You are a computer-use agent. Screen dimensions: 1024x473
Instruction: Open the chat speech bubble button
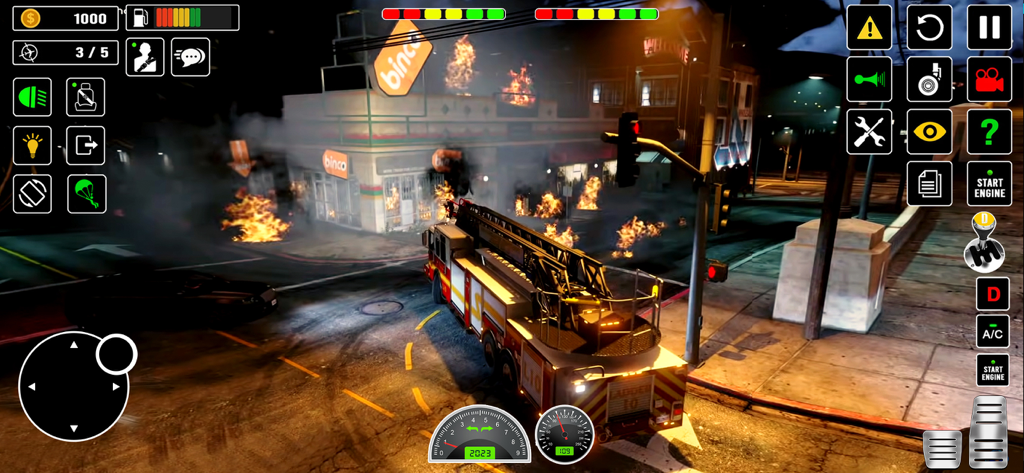[190, 57]
